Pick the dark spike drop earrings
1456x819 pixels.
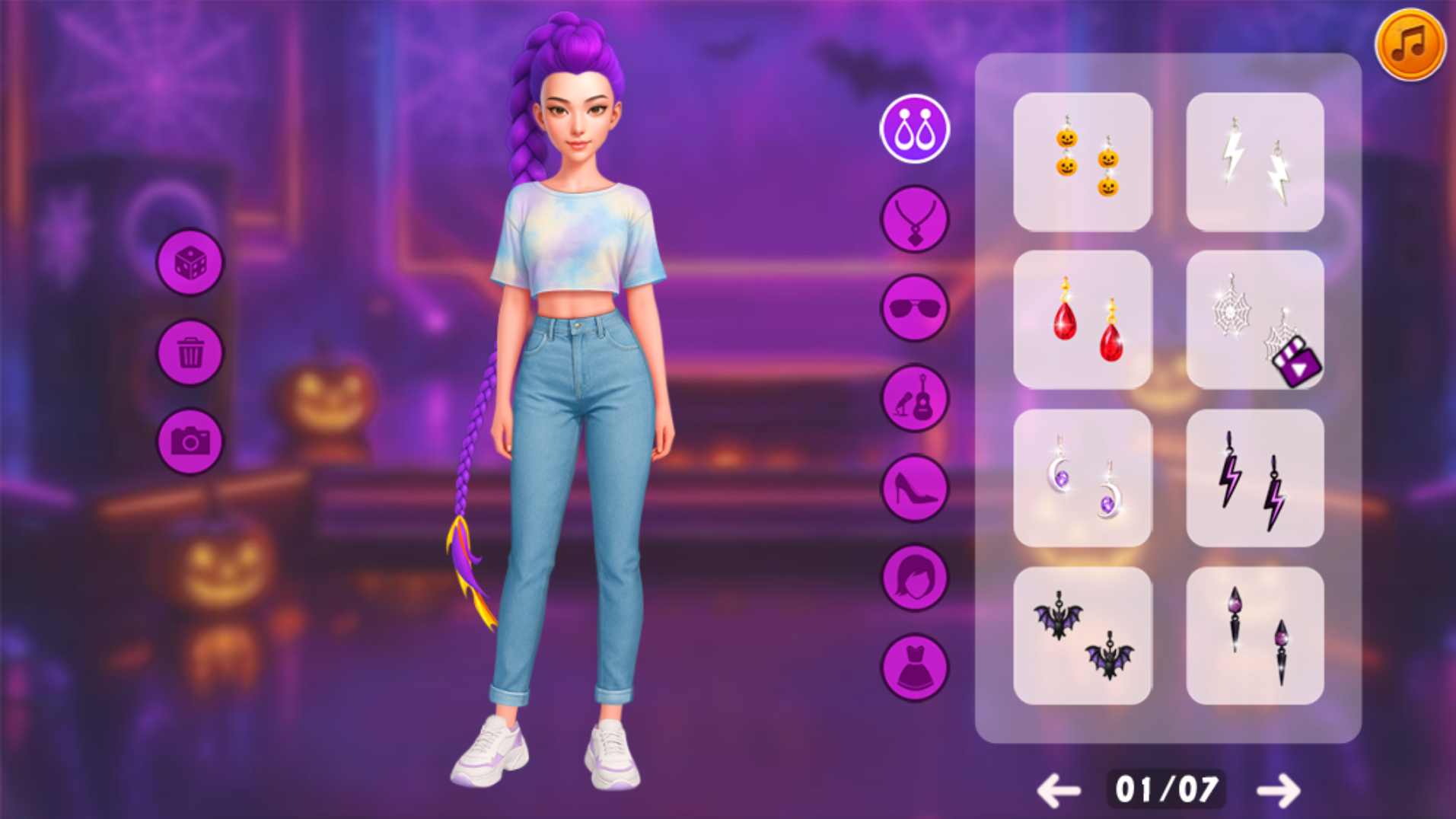[x=1254, y=636]
